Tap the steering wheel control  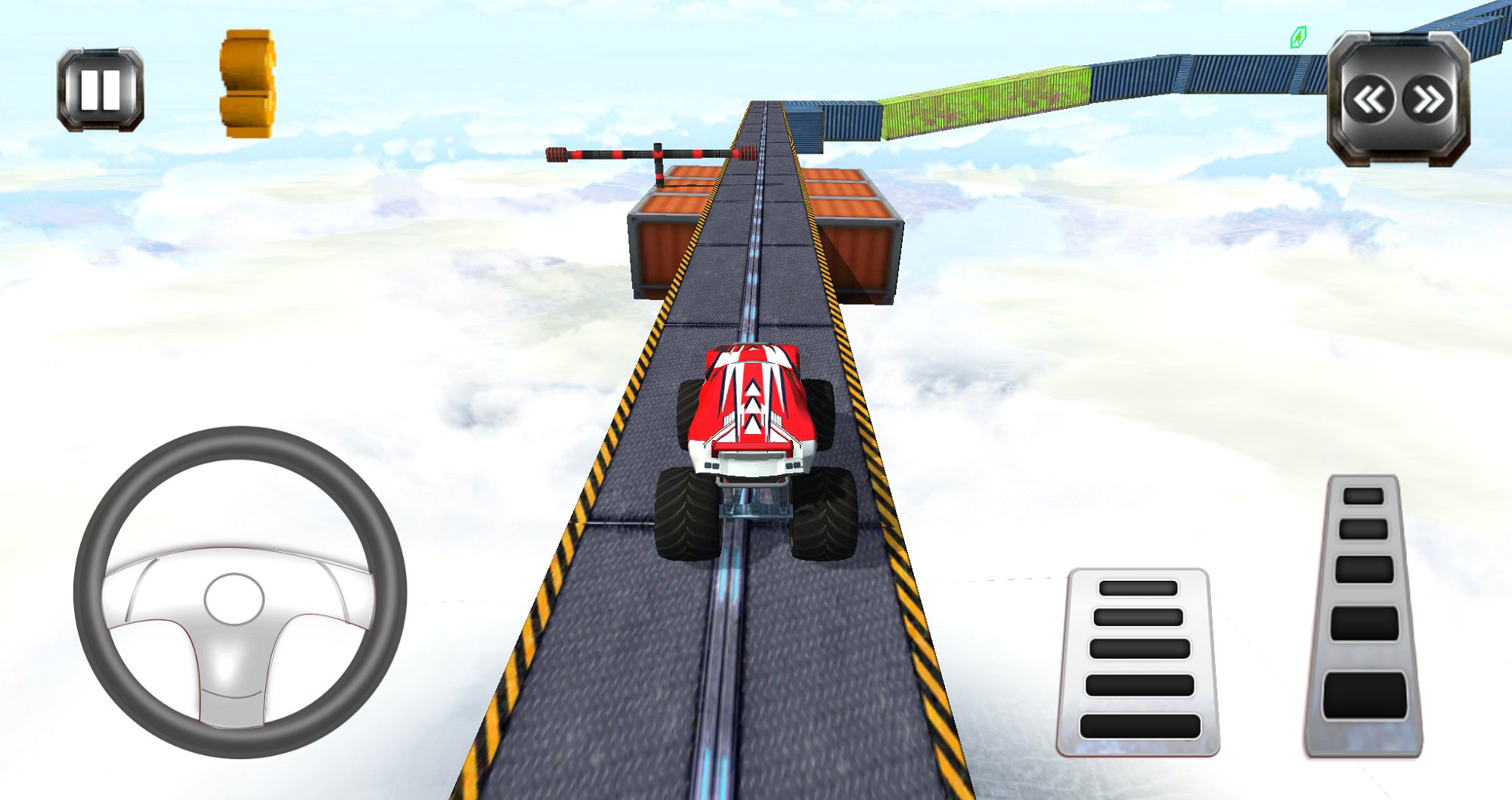[240, 592]
